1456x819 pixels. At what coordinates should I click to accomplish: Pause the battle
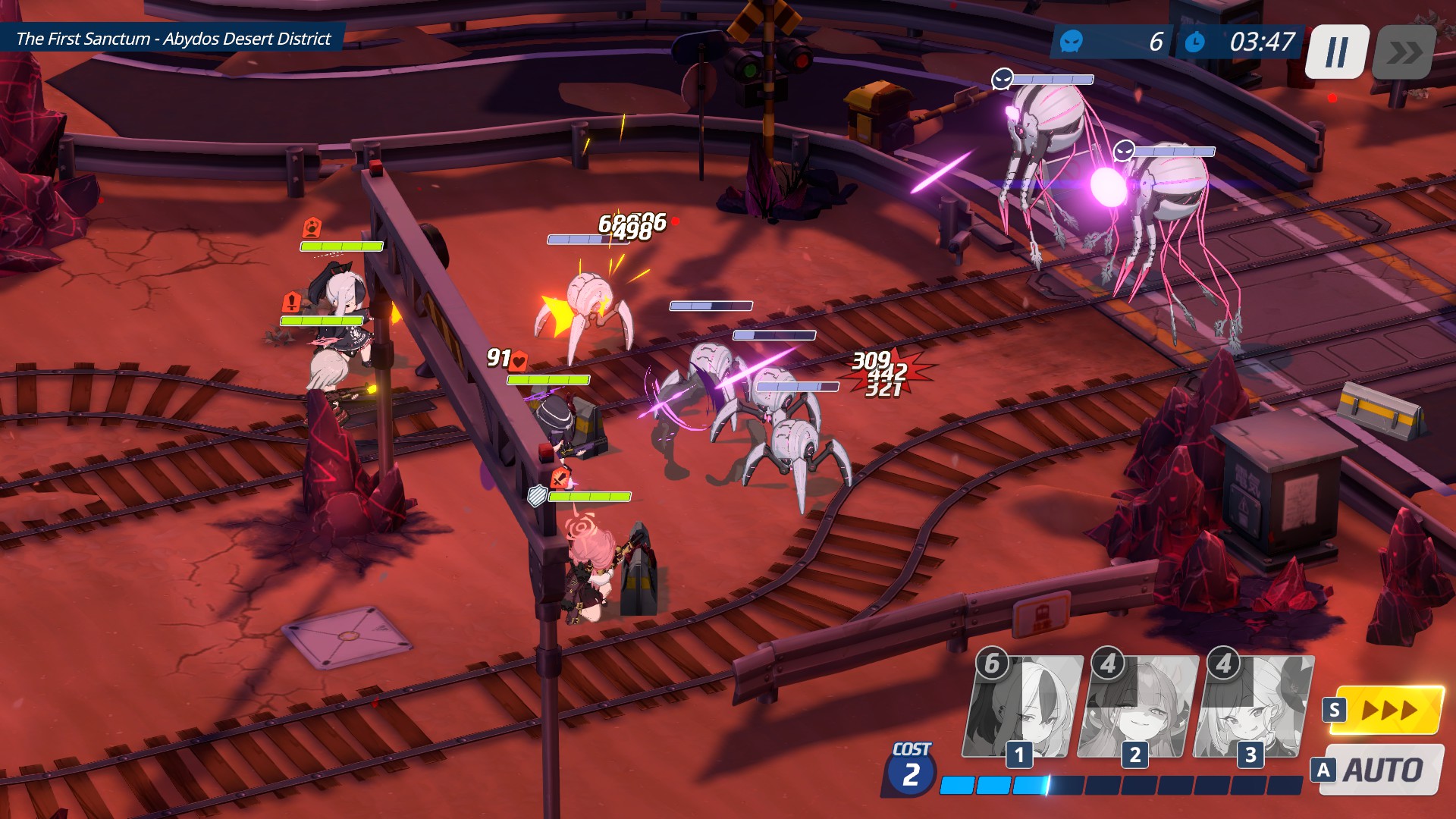[x=1336, y=52]
